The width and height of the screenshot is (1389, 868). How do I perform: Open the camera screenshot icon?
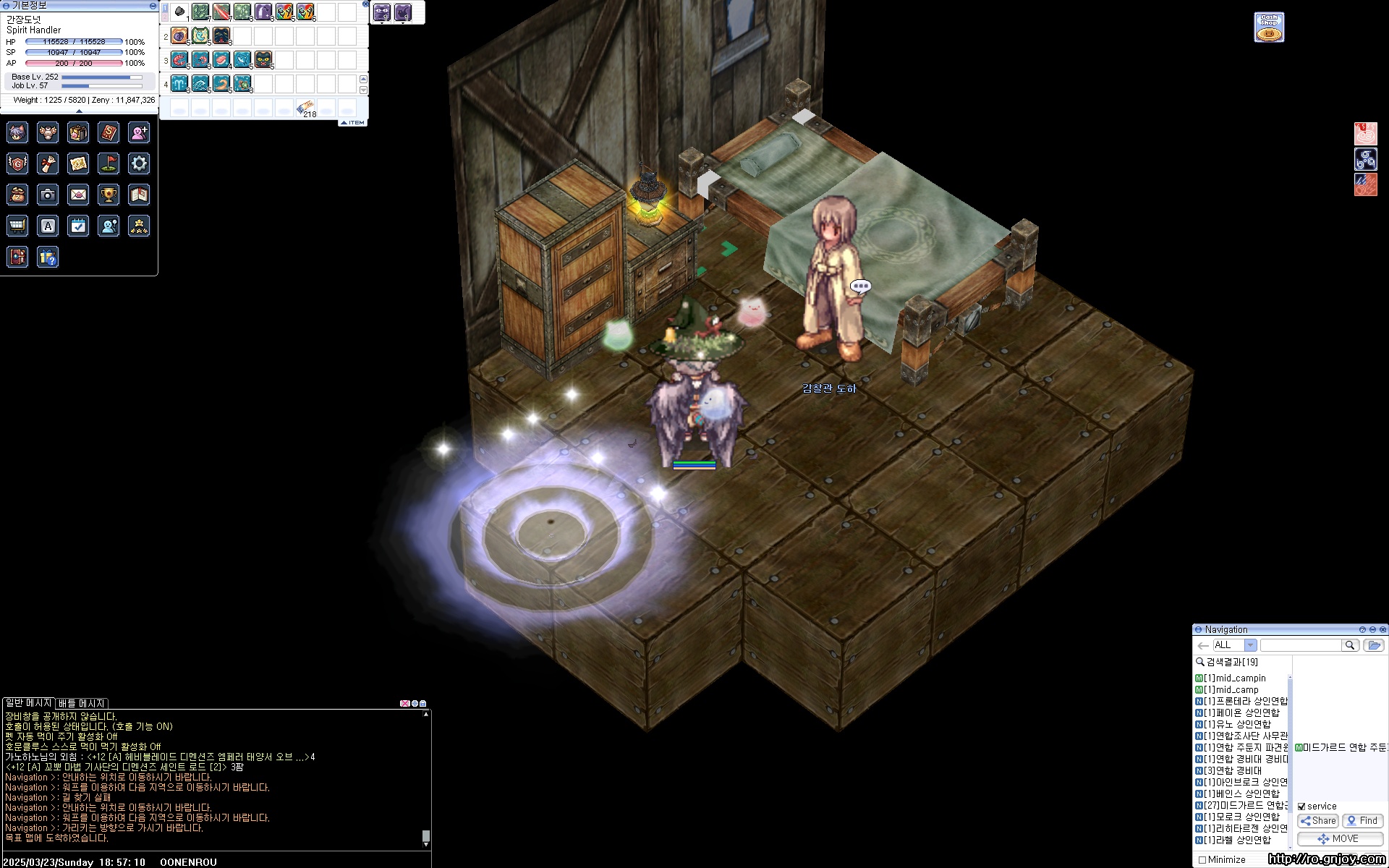pyautogui.click(x=48, y=195)
